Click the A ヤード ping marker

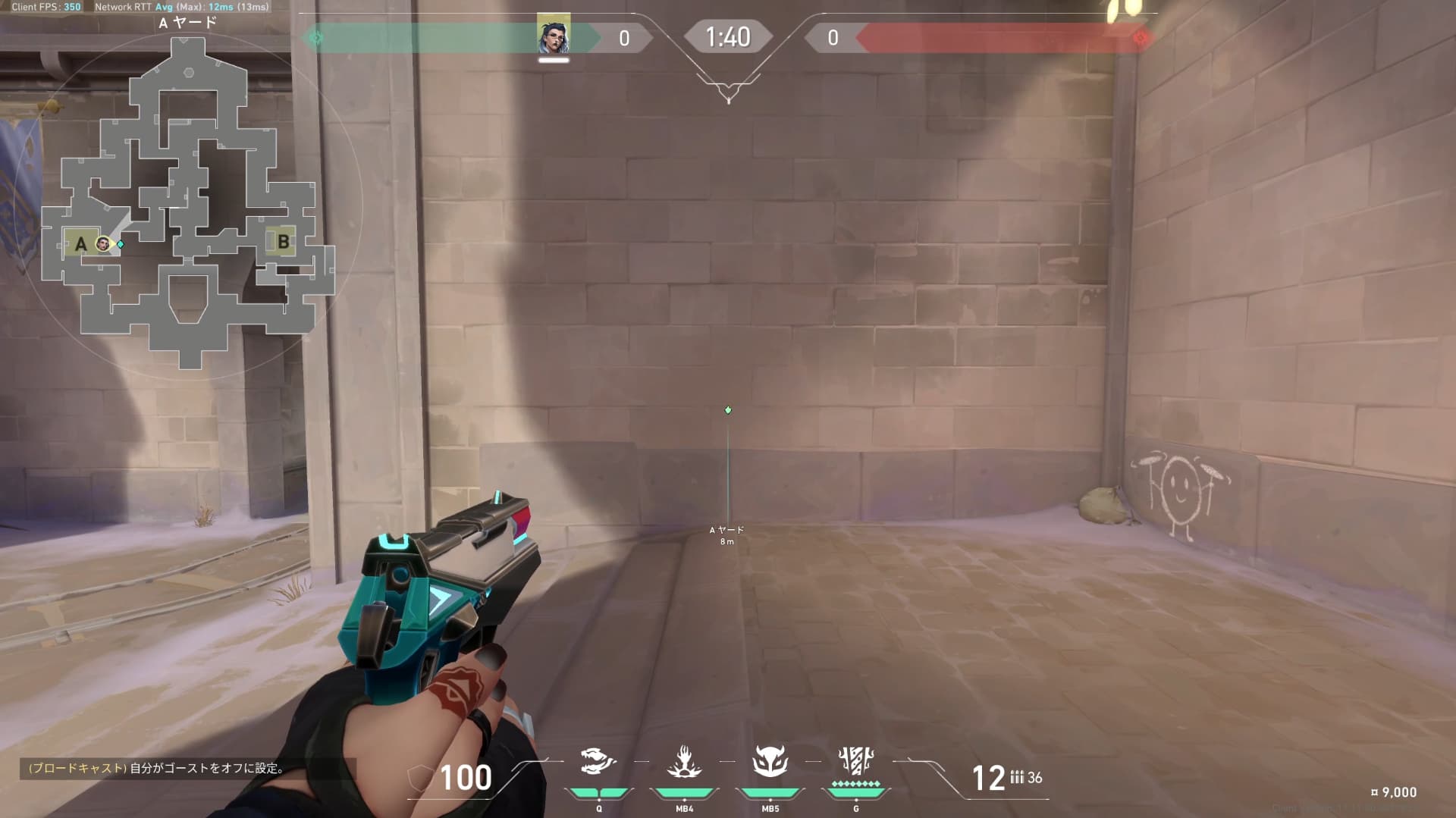coord(728,410)
